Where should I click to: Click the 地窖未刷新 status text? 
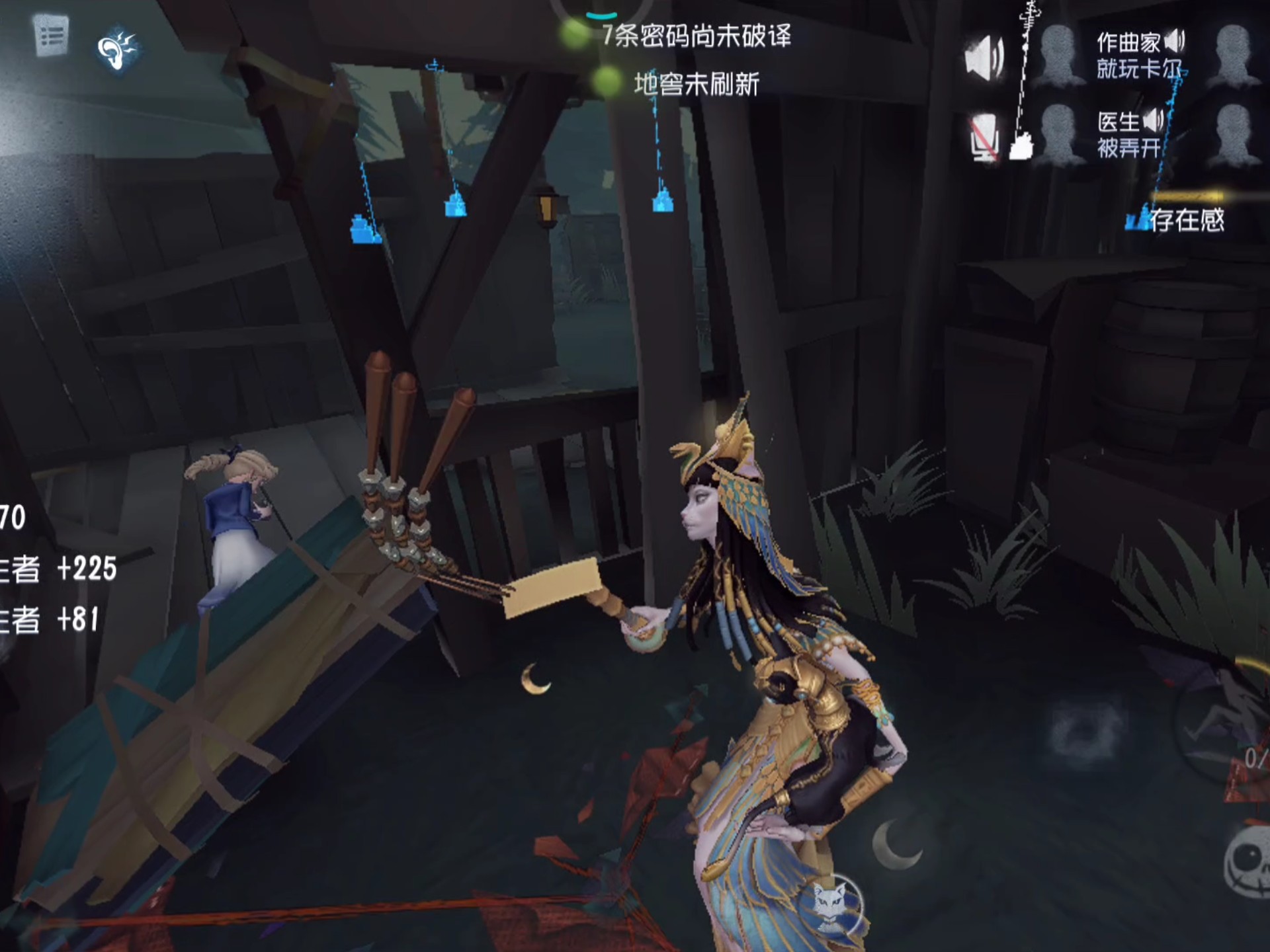697,83
